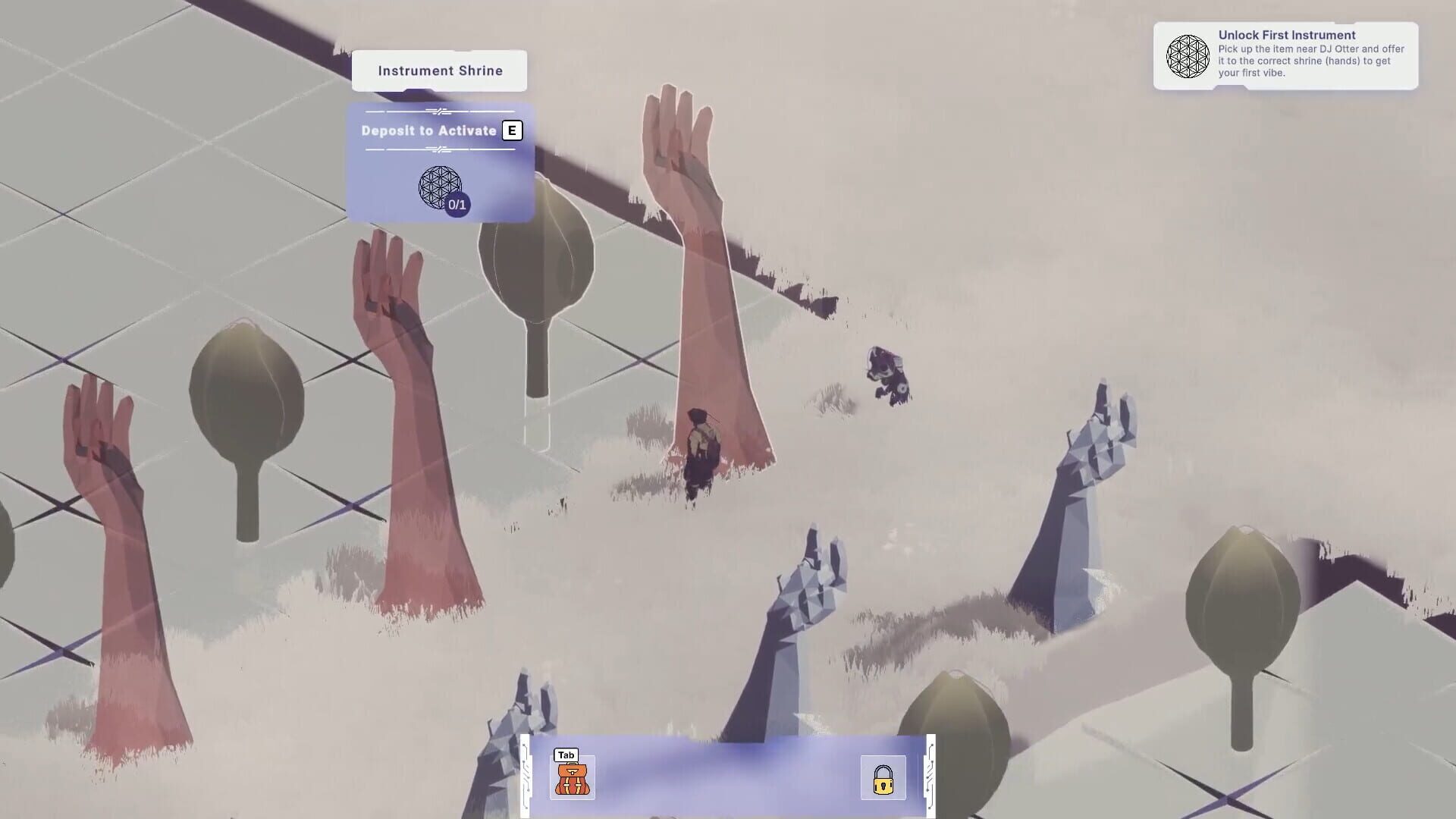Click the Instrument Shrine nameplate
The image size is (1456, 819).
440,70
